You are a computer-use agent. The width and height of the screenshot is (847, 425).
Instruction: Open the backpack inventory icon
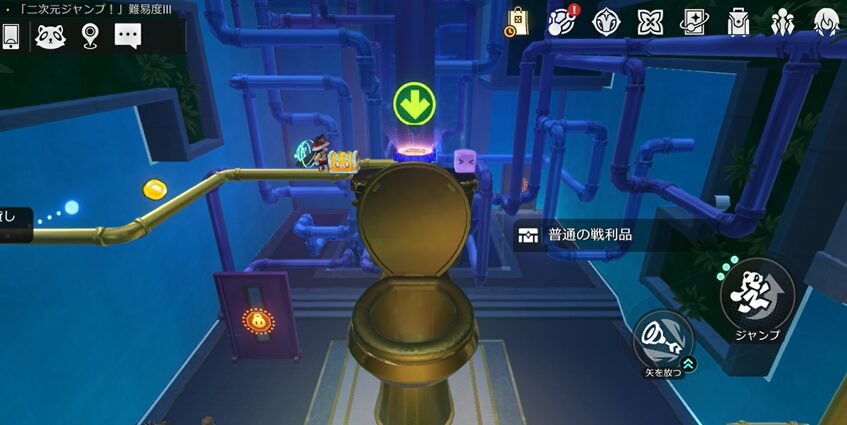pos(738,21)
